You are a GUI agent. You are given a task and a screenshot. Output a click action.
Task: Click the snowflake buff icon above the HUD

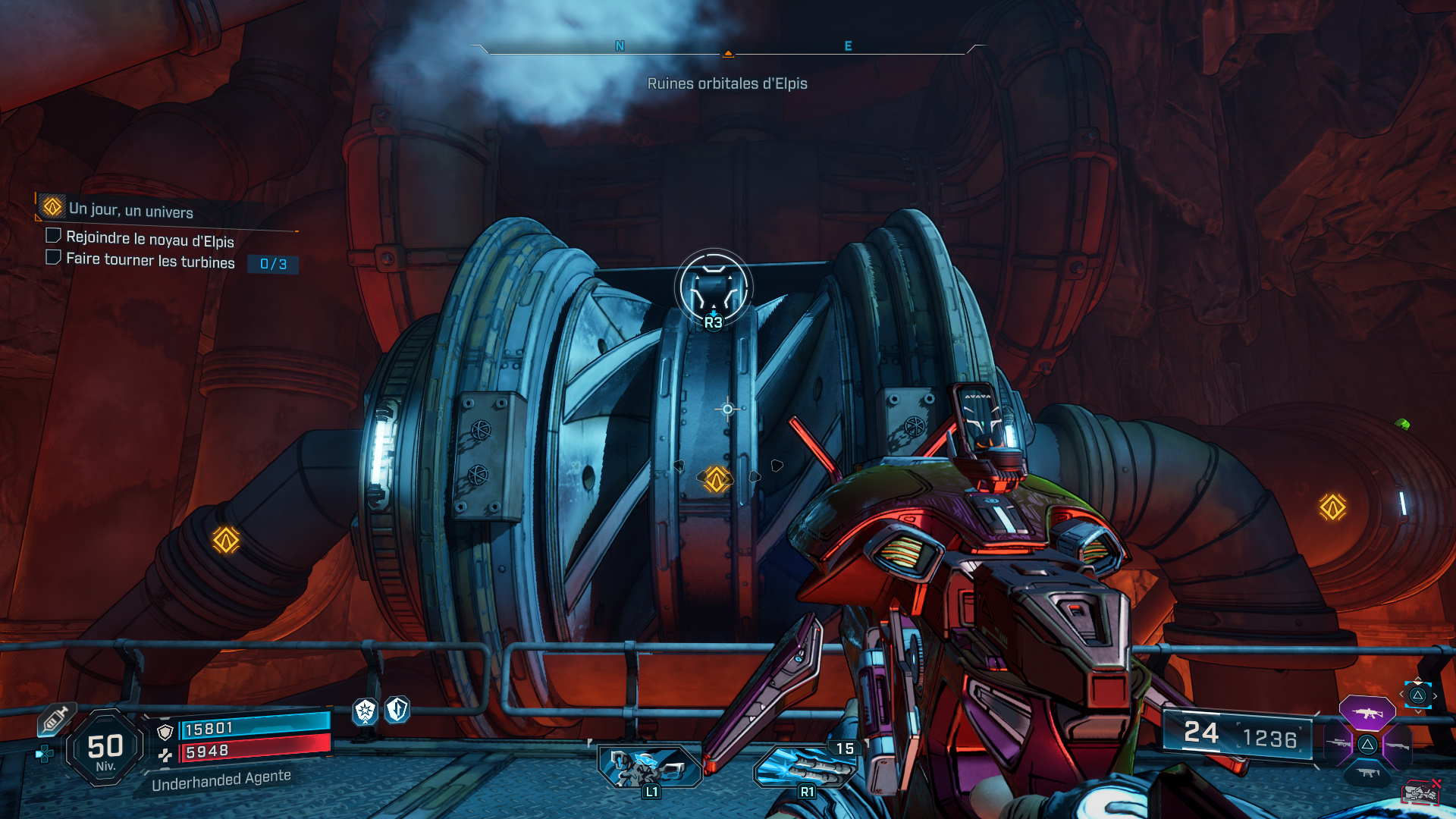365,711
